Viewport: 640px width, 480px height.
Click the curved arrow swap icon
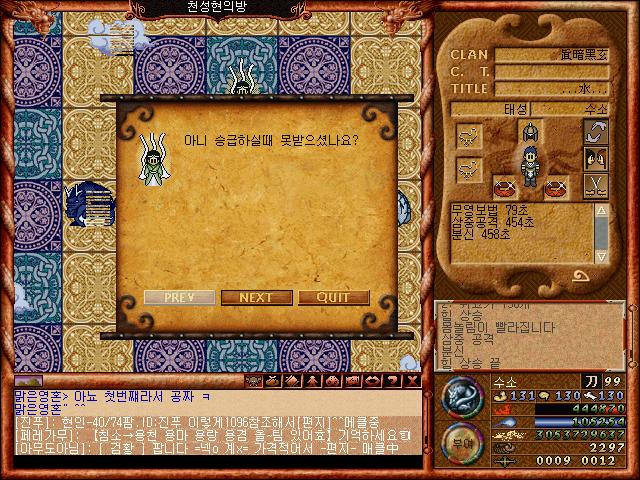(597, 133)
